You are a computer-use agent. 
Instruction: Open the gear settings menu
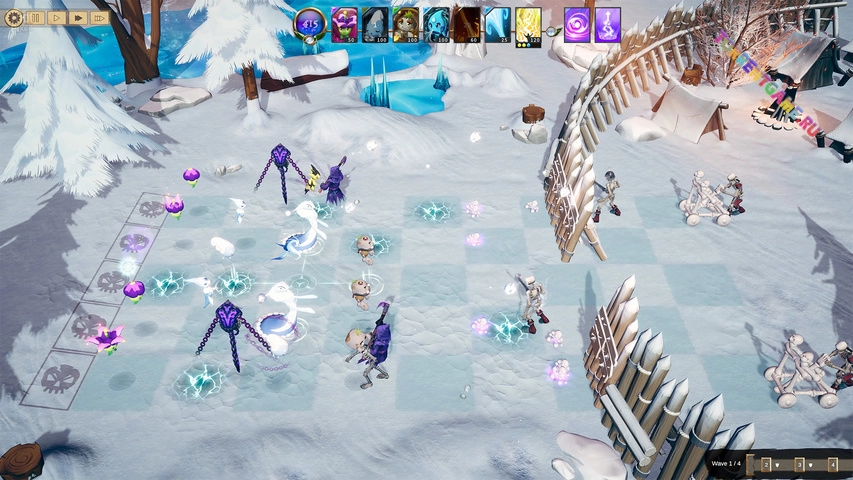[x=13, y=17]
